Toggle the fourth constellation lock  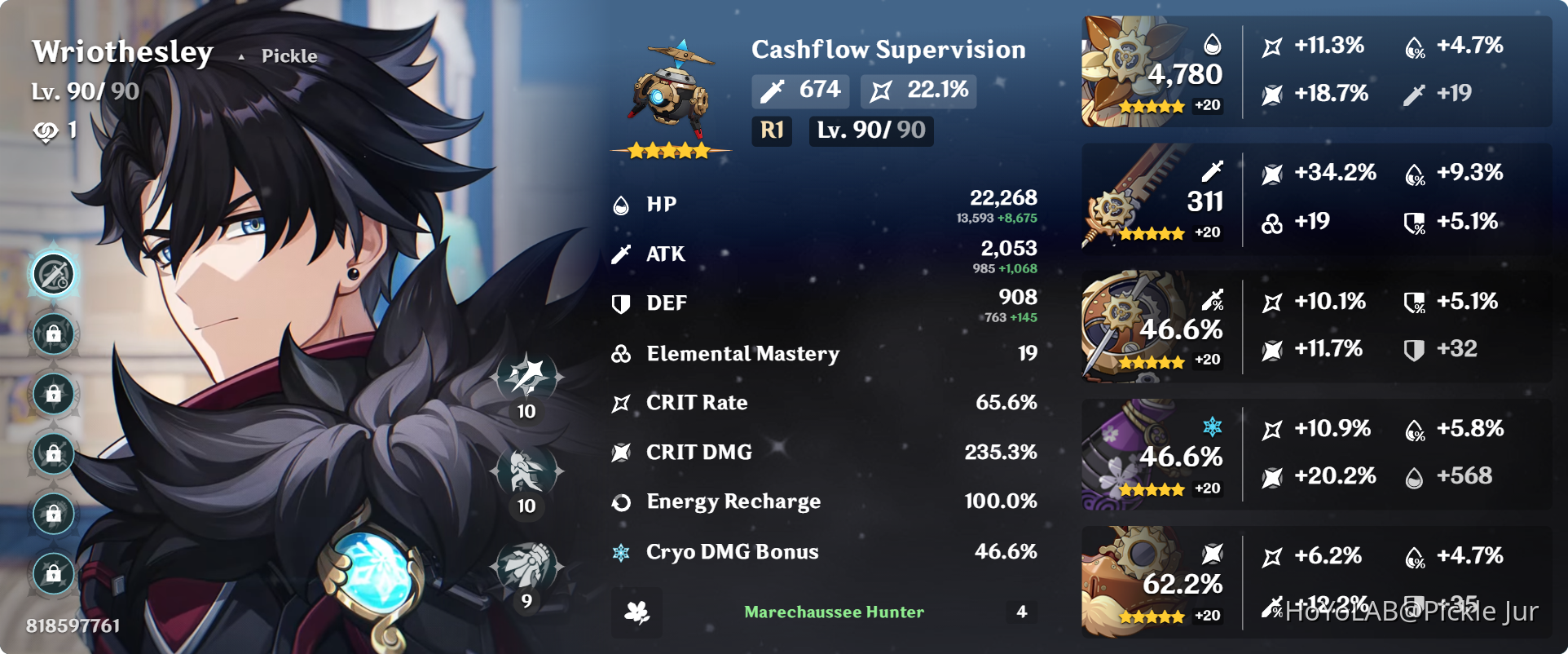point(54,455)
